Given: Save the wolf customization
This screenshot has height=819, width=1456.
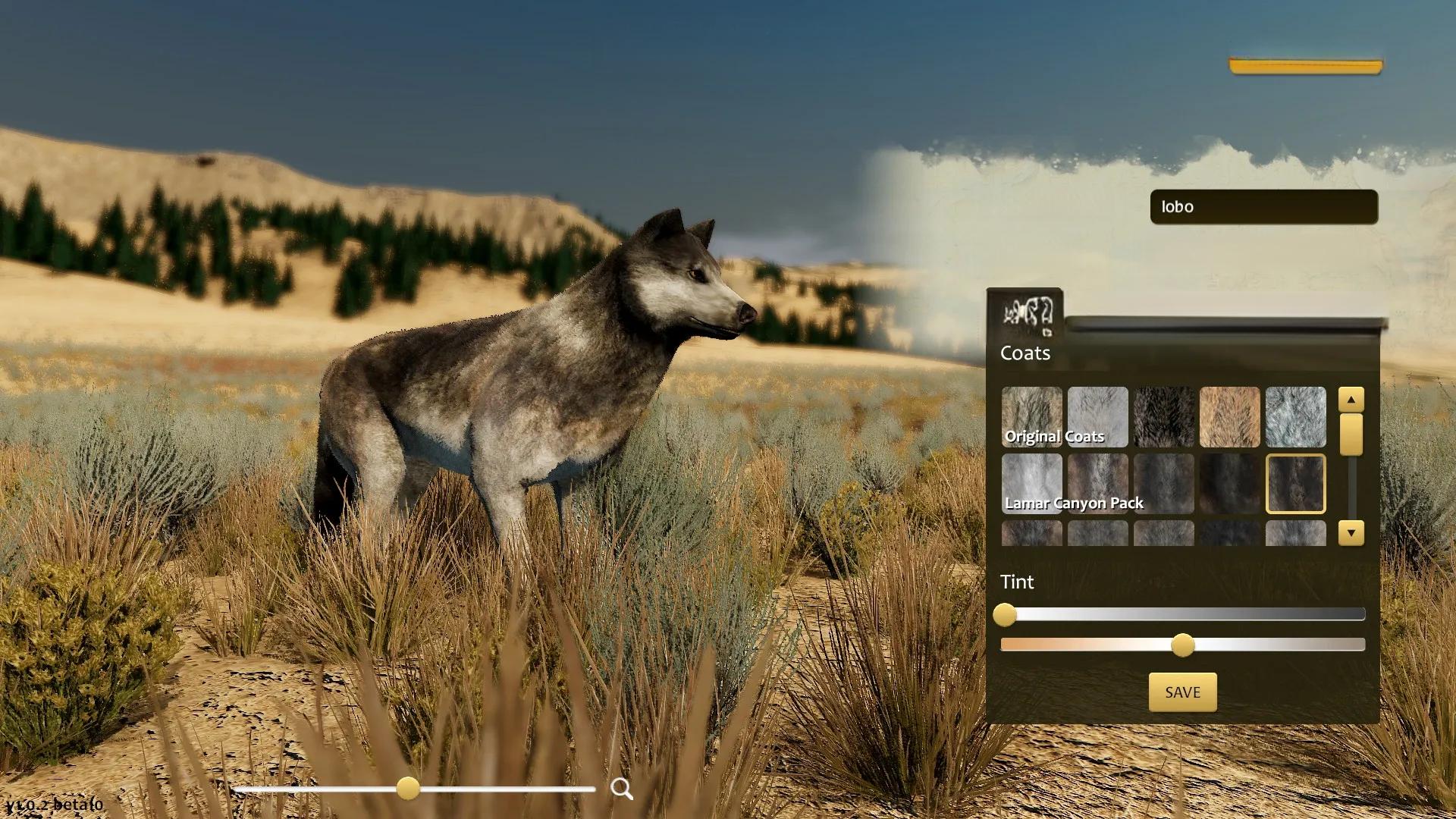Looking at the screenshot, I should click(x=1182, y=692).
